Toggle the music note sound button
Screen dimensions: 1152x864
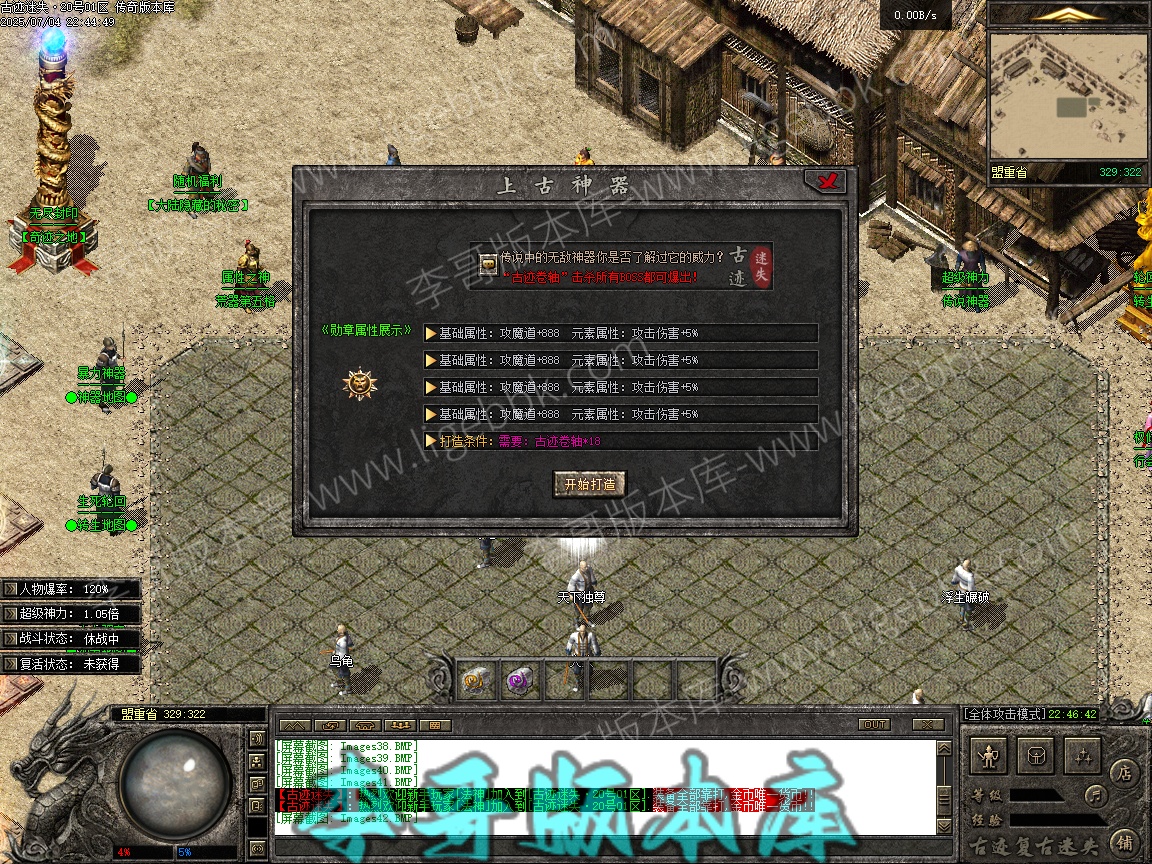pos(1097,796)
